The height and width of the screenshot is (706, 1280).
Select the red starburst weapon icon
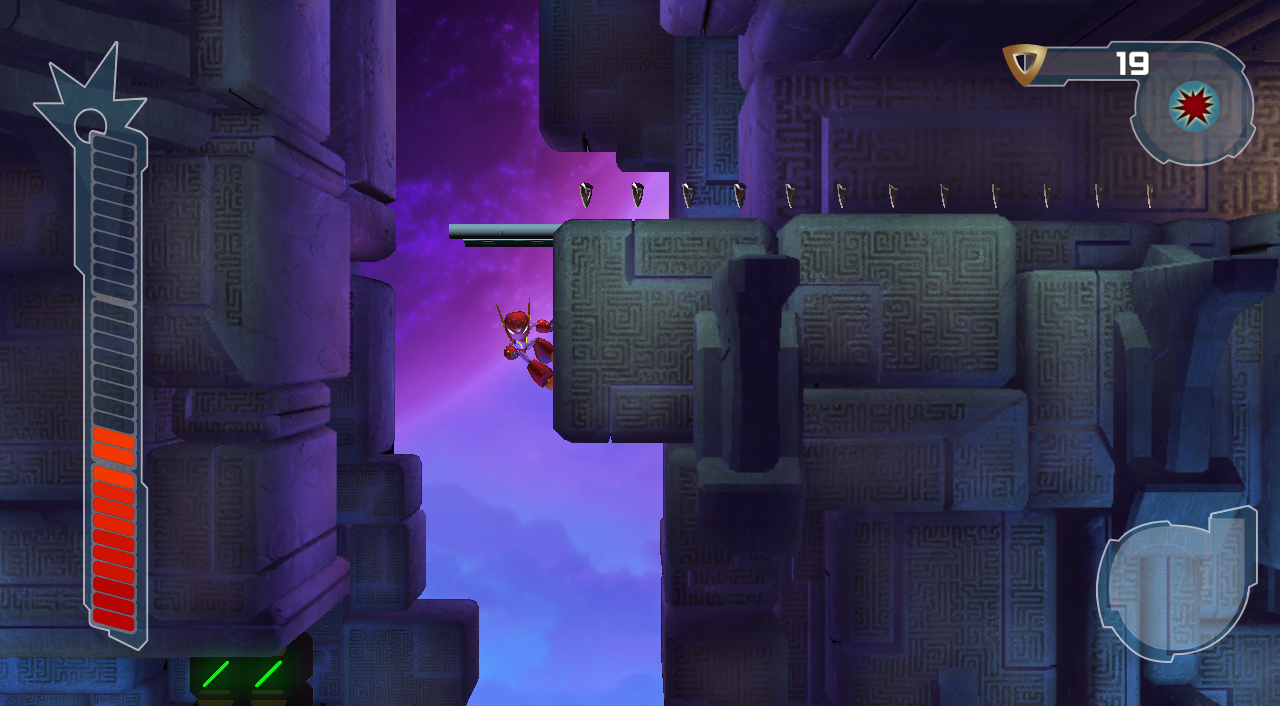pos(1194,105)
